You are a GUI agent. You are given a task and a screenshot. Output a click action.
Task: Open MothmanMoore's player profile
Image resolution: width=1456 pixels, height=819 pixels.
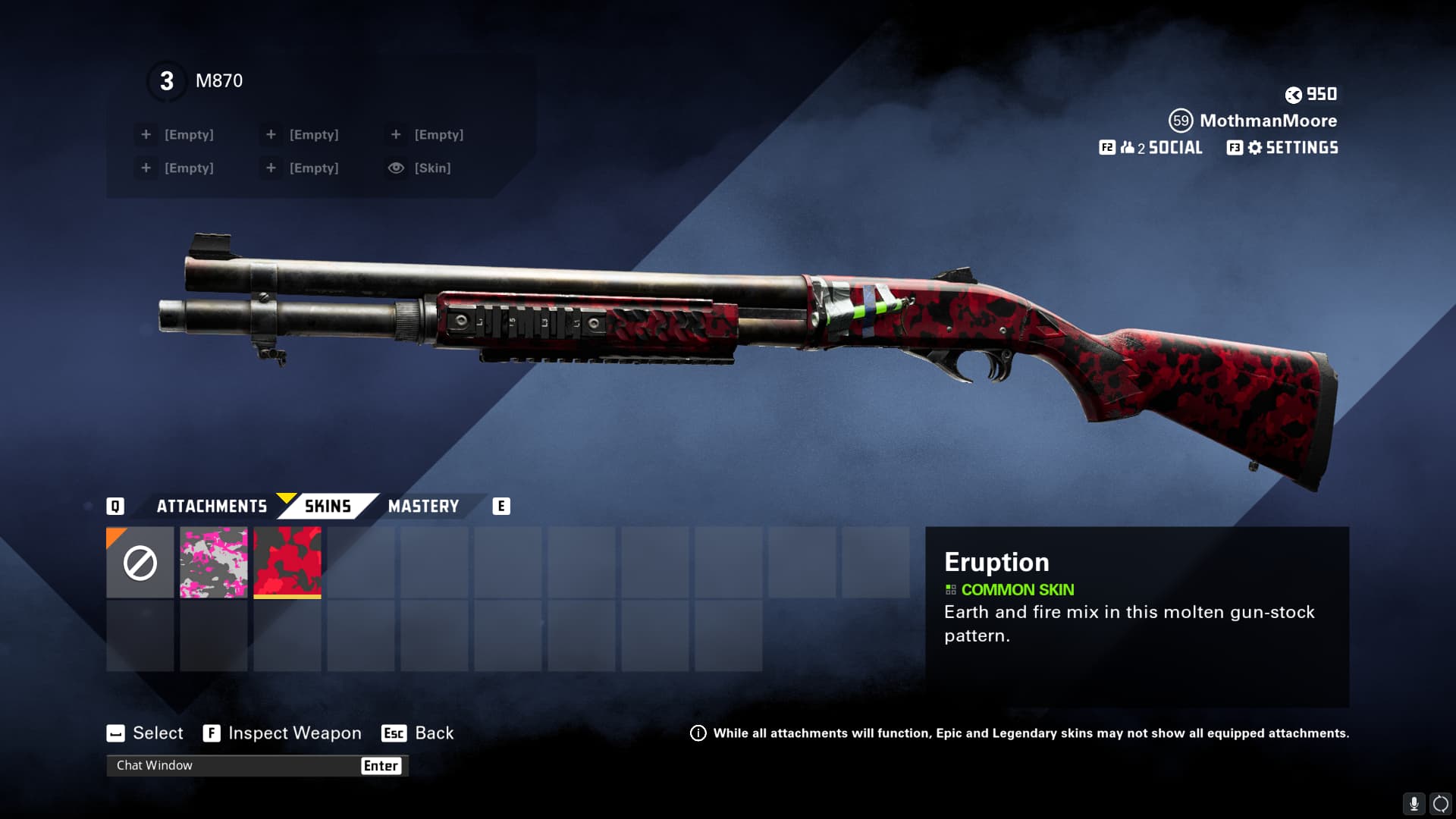(x=1267, y=121)
